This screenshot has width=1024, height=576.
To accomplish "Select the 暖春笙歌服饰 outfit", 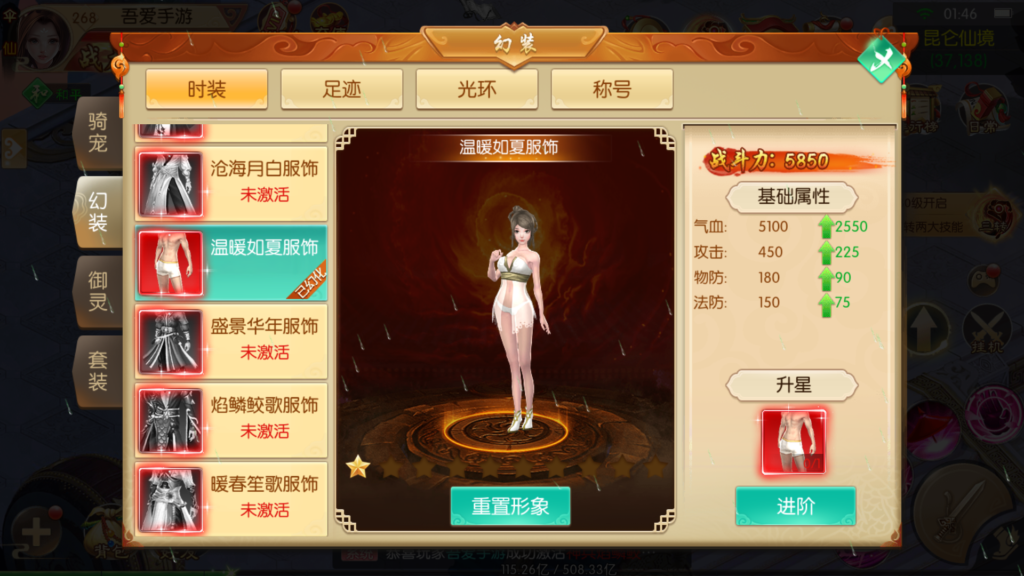I will click(x=231, y=497).
